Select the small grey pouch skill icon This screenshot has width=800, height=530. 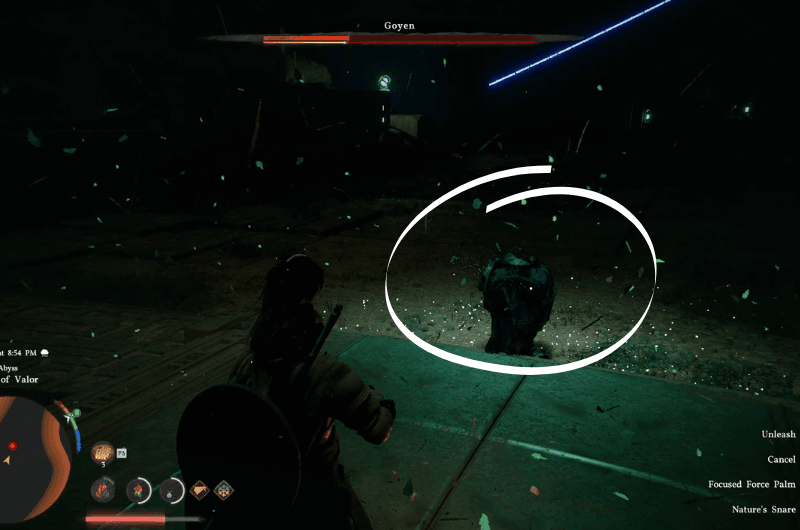click(x=174, y=490)
